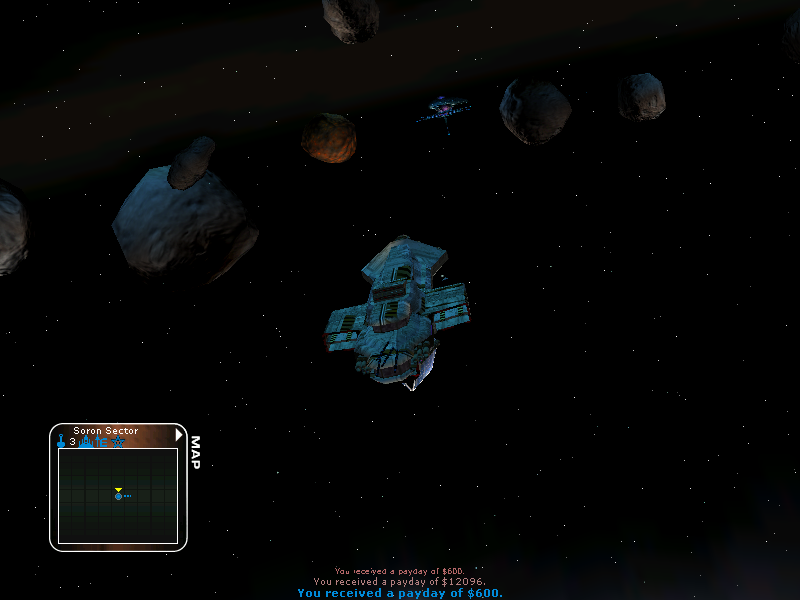The height and width of the screenshot is (600, 800).
Task: Expand the map using the white arrow
Action: pos(179,434)
